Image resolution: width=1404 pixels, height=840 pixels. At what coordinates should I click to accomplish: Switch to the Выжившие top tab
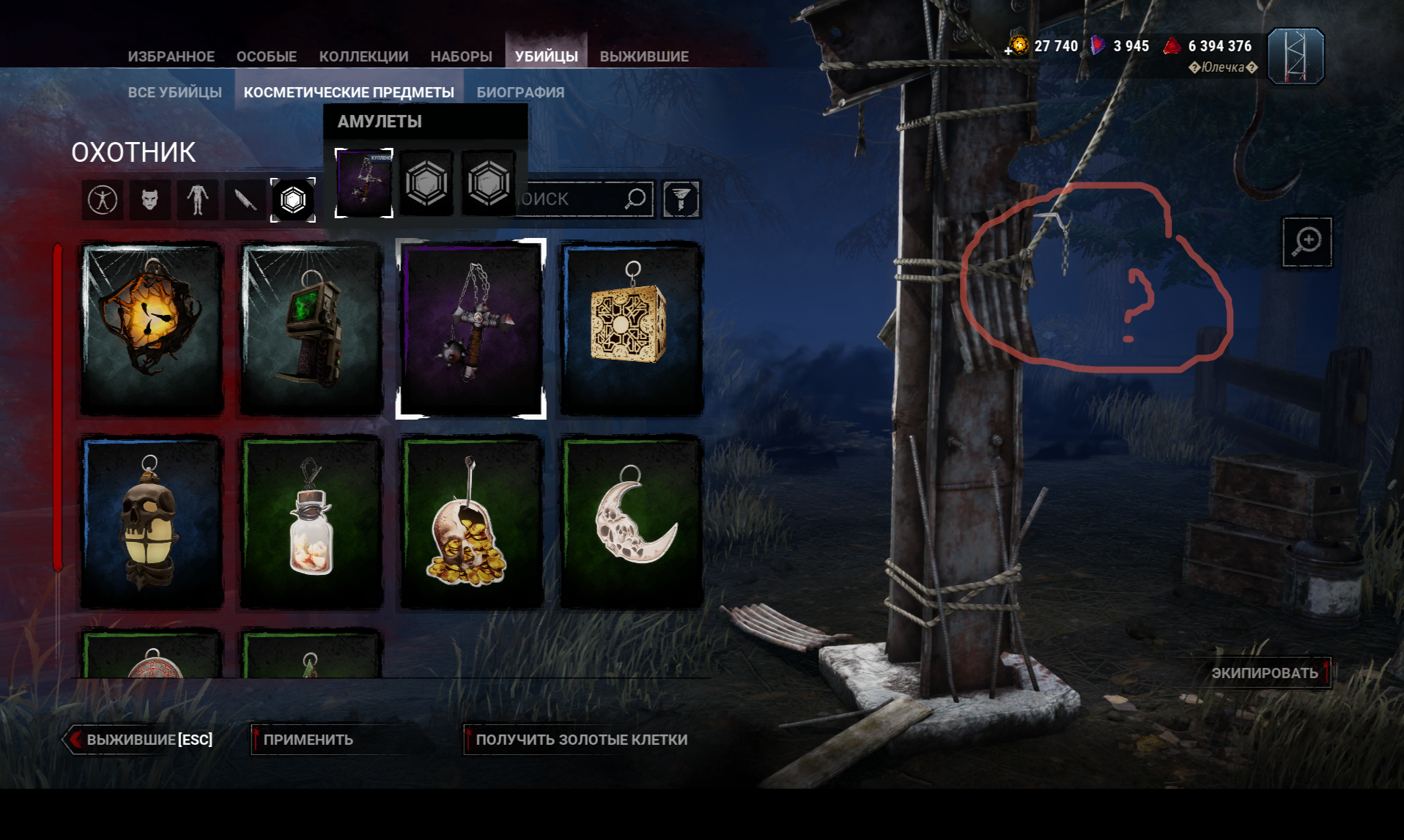(x=643, y=56)
